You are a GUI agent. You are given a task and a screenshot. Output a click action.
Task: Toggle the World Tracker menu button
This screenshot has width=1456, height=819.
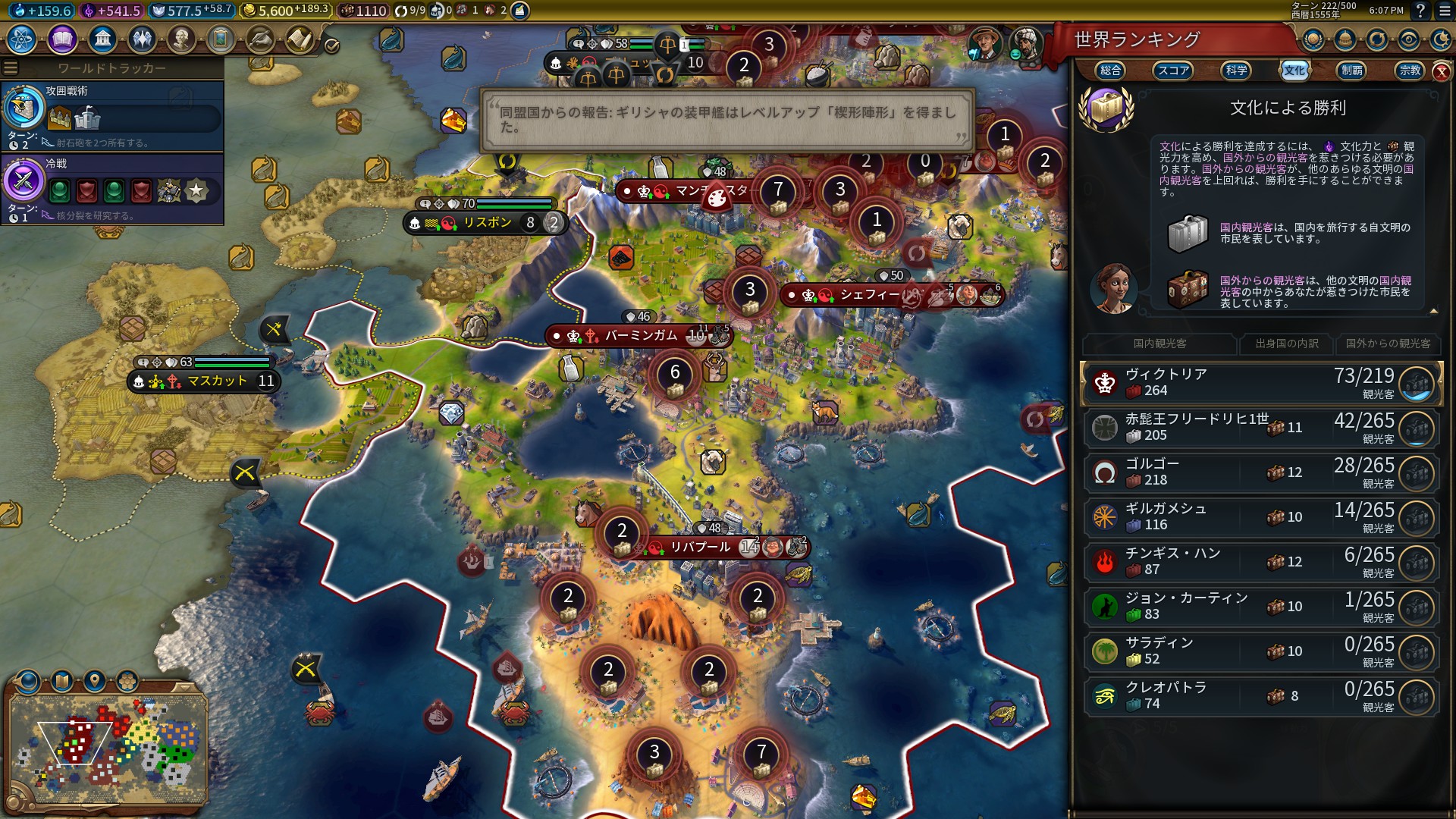coord(11,68)
